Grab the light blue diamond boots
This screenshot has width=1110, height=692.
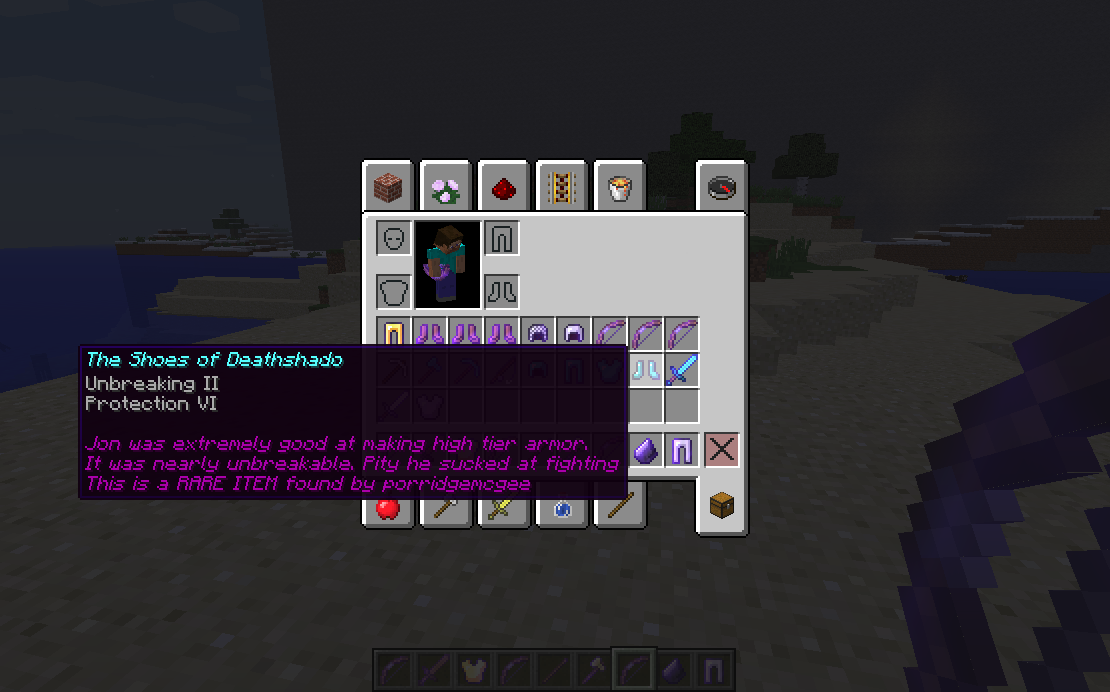[646, 371]
